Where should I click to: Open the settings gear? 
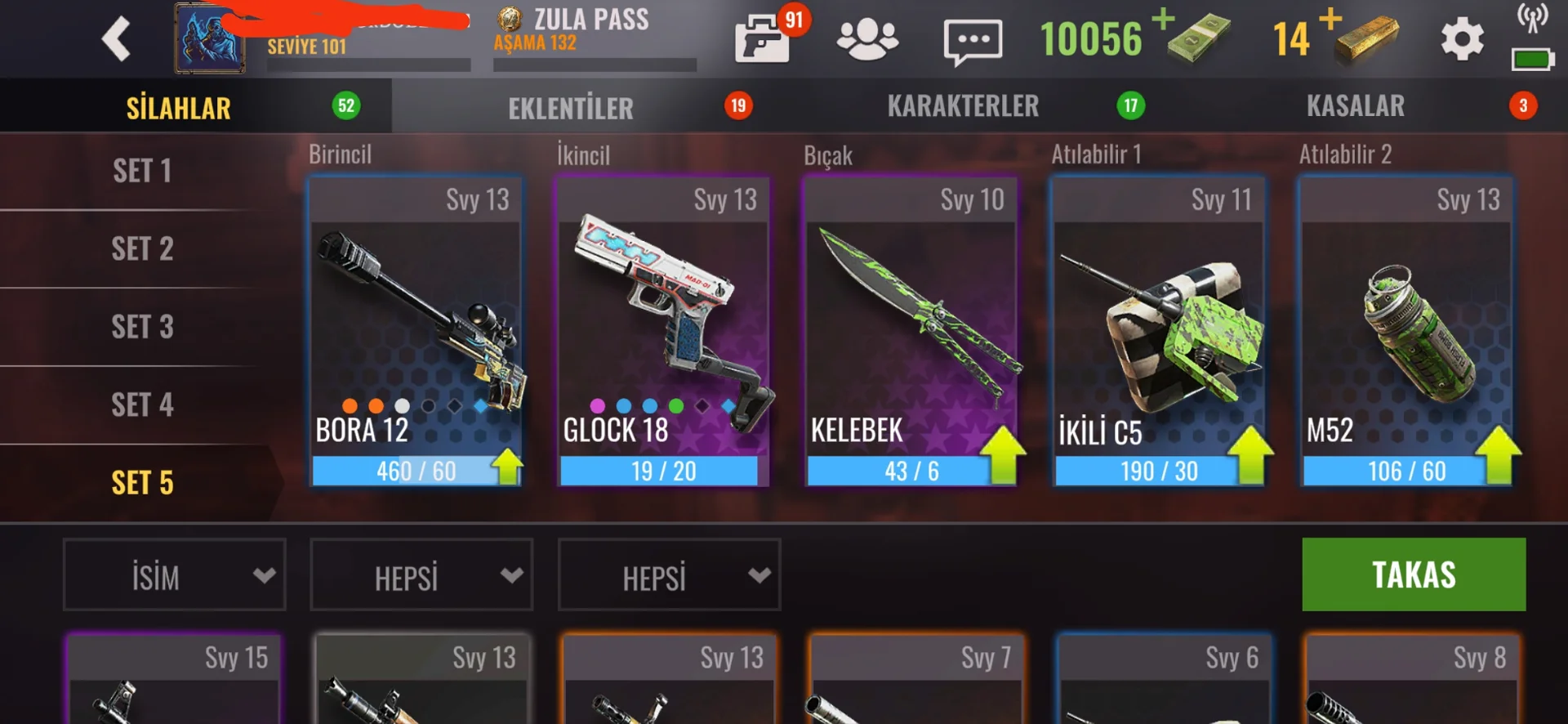(x=1462, y=39)
